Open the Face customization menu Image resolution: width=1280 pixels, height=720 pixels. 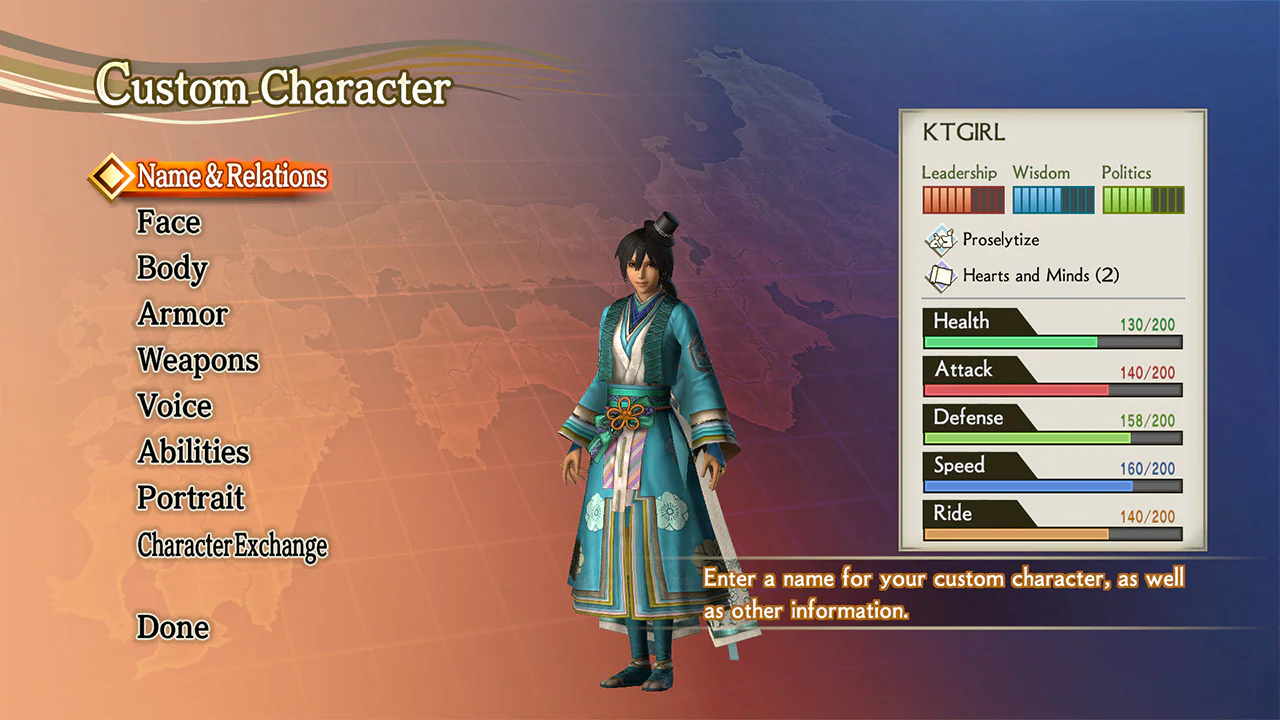(x=167, y=222)
